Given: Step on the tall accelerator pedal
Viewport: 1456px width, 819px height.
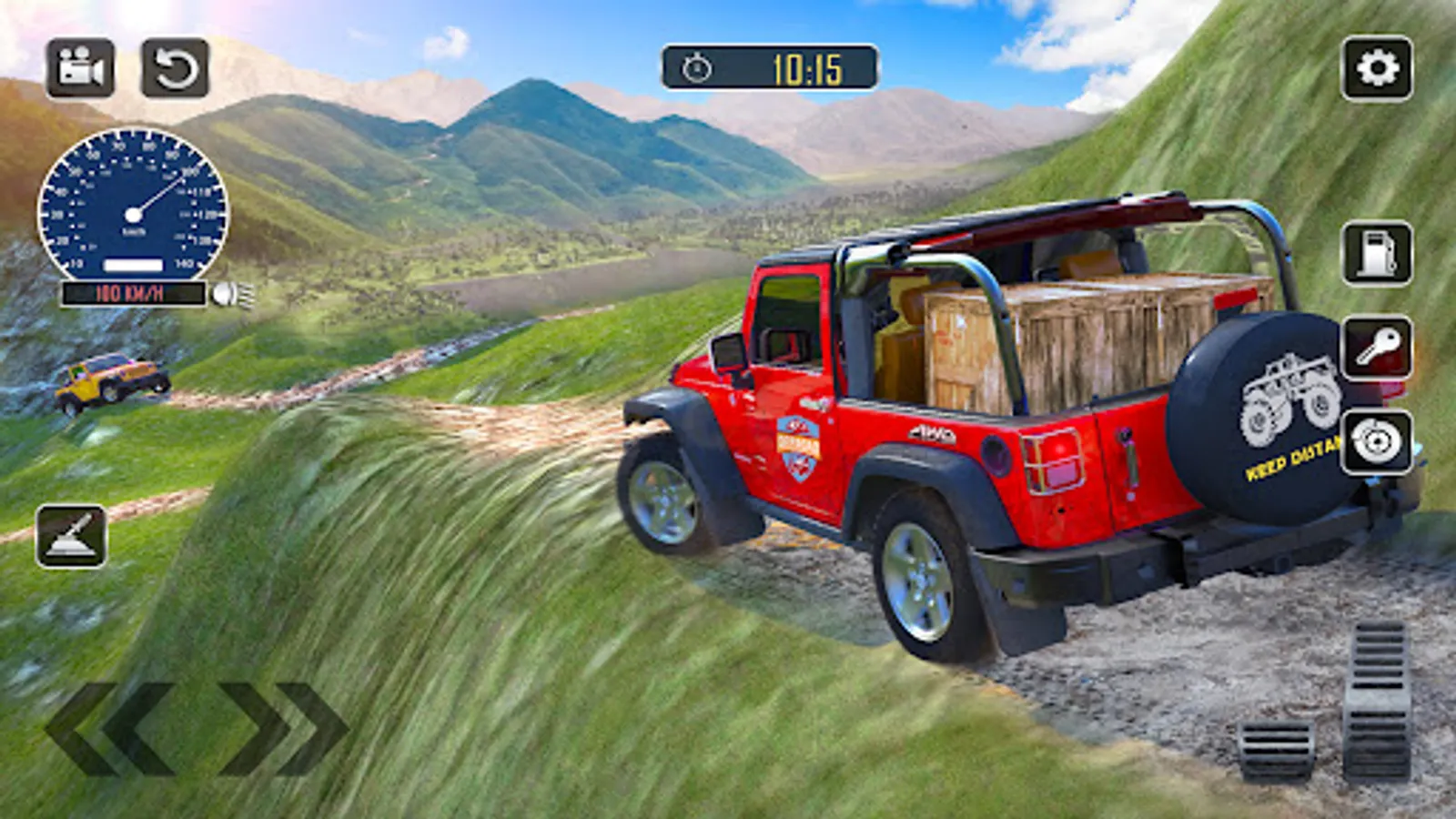Looking at the screenshot, I should click(x=1378, y=699).
